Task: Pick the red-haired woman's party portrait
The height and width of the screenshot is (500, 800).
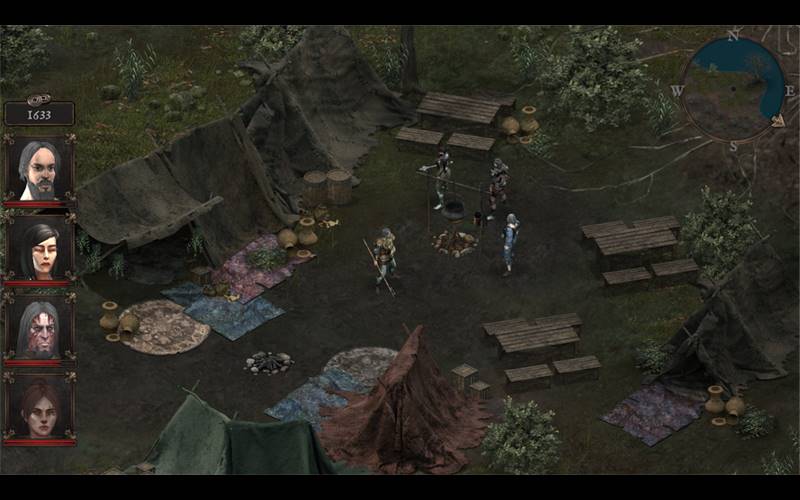Action: [x=39, y=408]
